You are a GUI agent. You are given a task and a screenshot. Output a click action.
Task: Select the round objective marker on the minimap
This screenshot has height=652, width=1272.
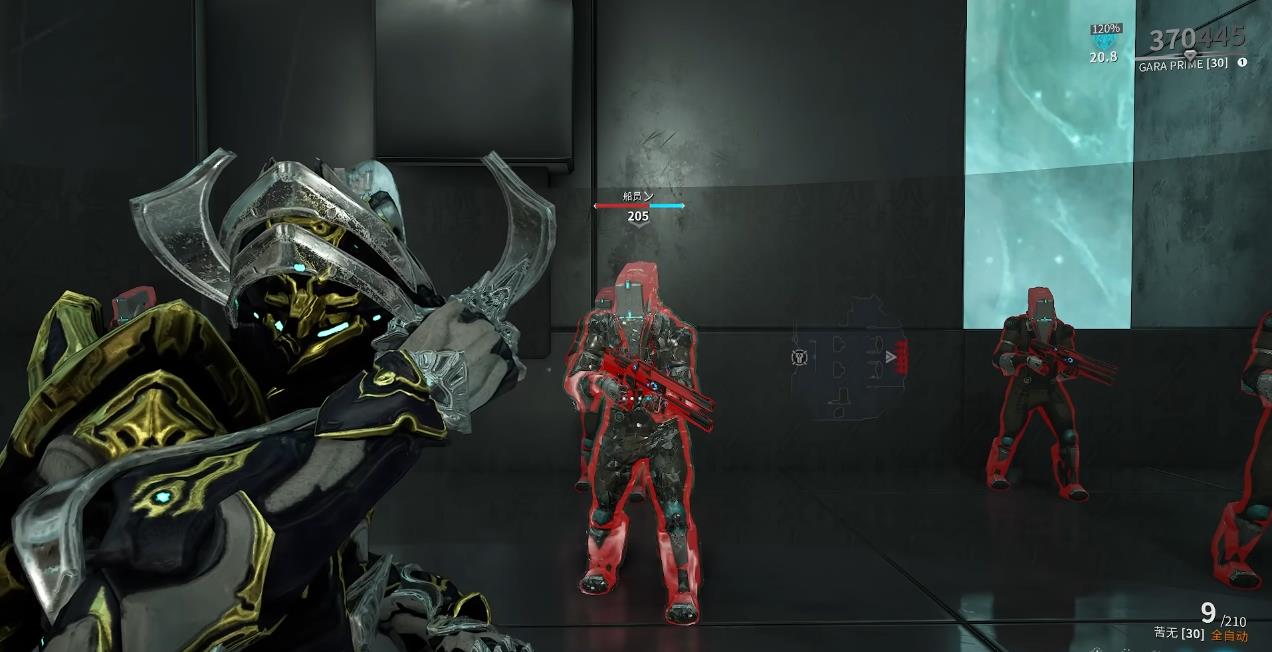[799, 357]
